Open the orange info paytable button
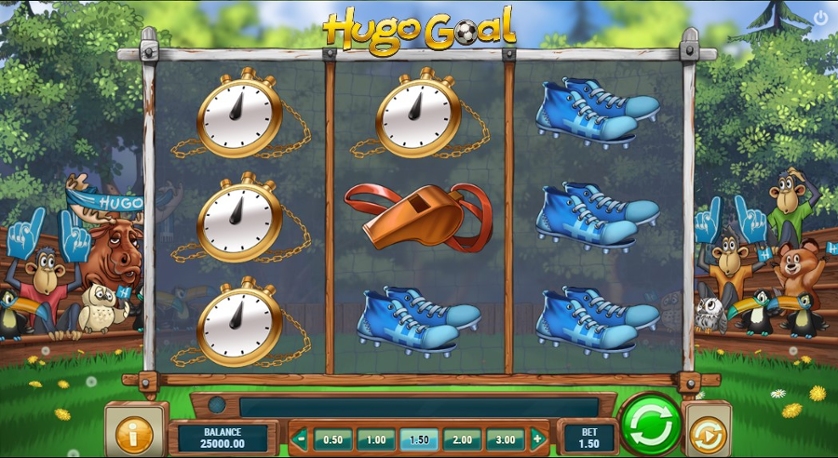 point(134,433)
